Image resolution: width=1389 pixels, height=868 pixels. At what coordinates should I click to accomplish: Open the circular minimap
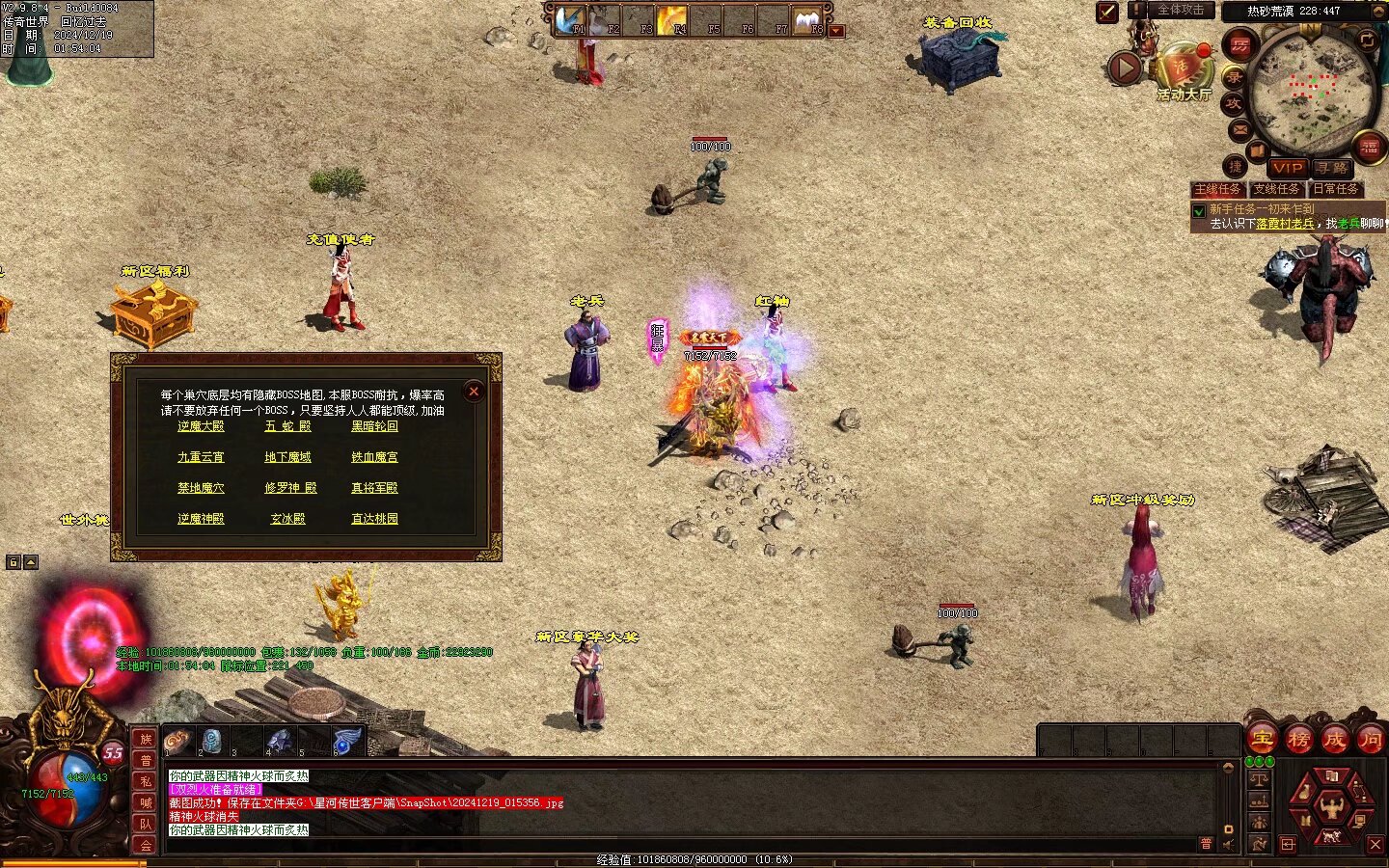pos(1311,92)
